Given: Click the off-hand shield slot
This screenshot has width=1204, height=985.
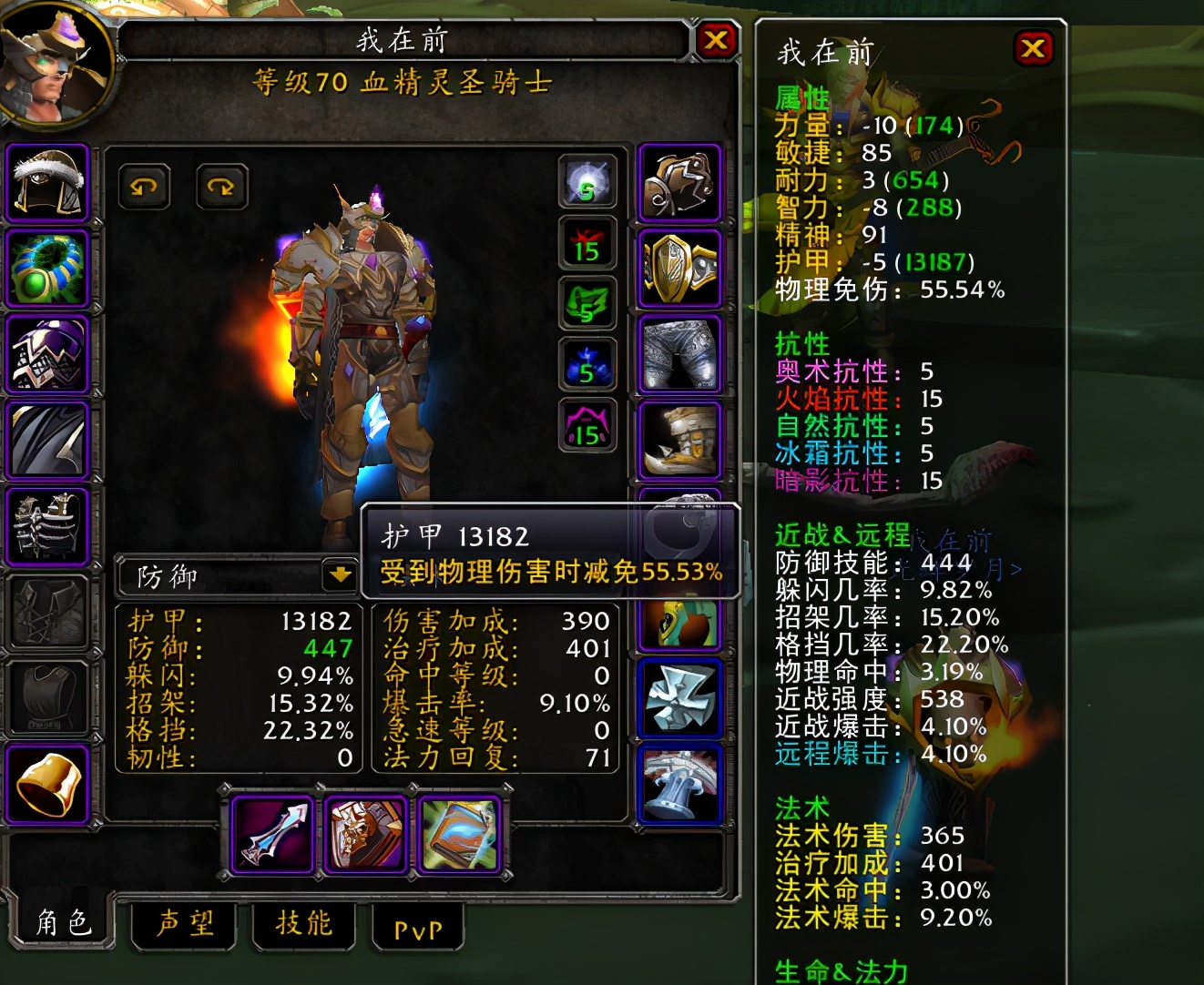Looking at the screenshot, I should point(365,834).
